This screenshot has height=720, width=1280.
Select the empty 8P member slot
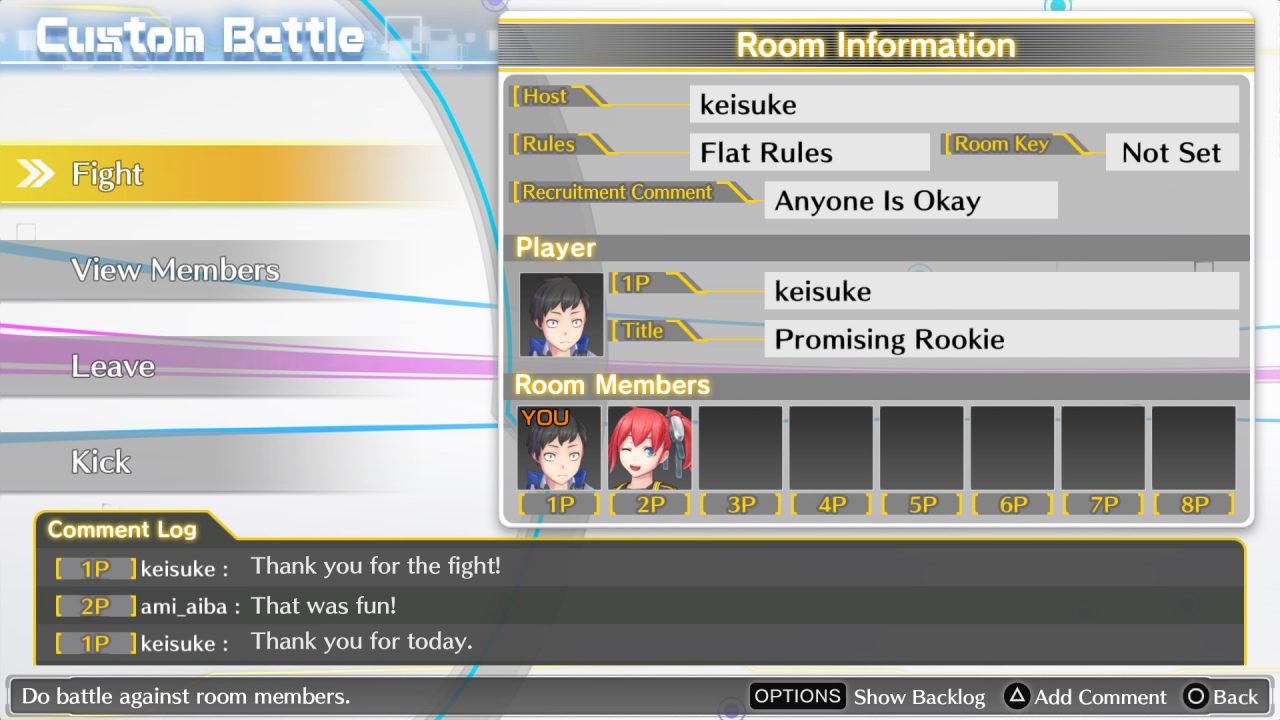pos(1193,447)
